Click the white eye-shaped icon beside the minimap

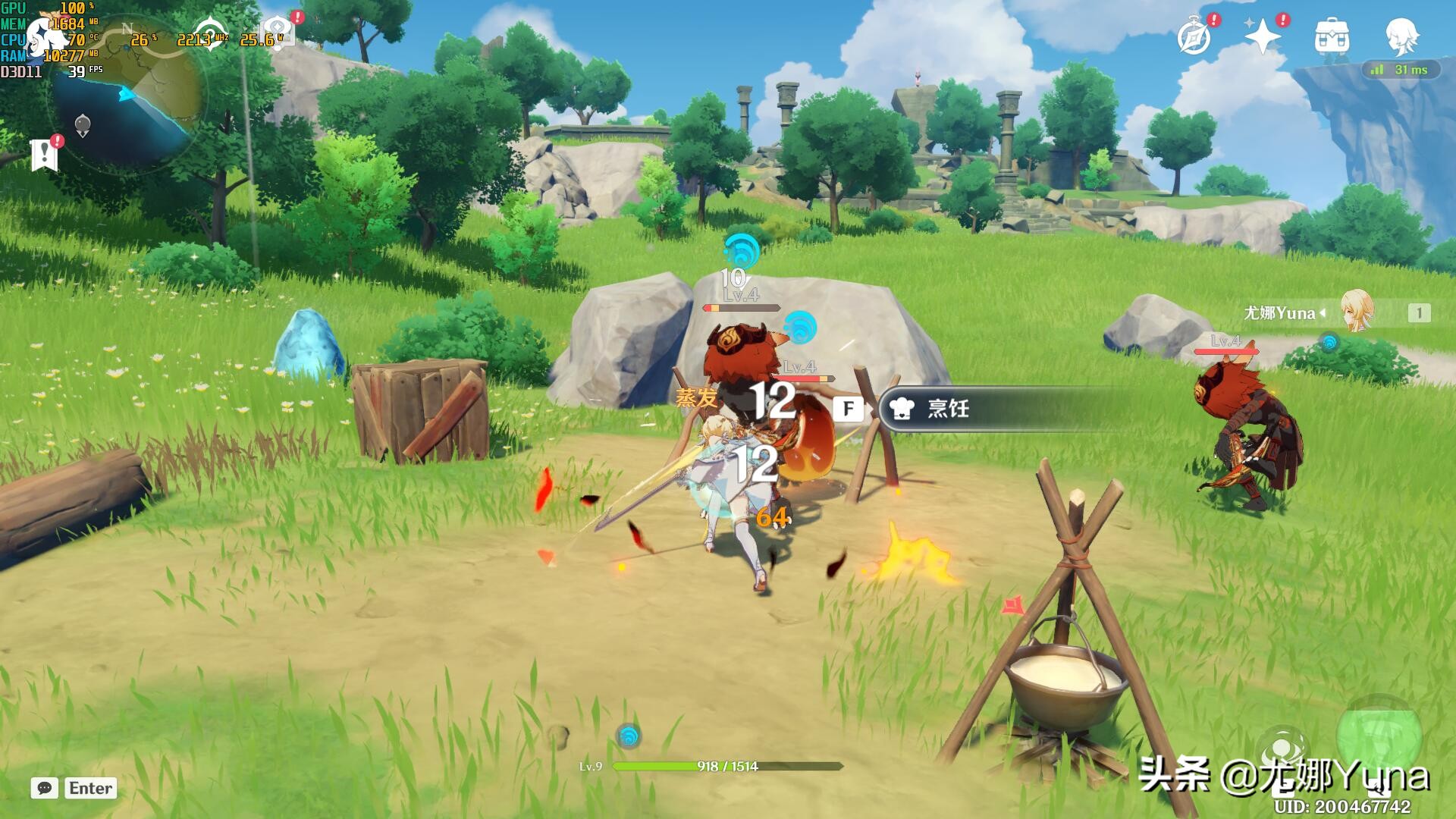coord(210,34)
